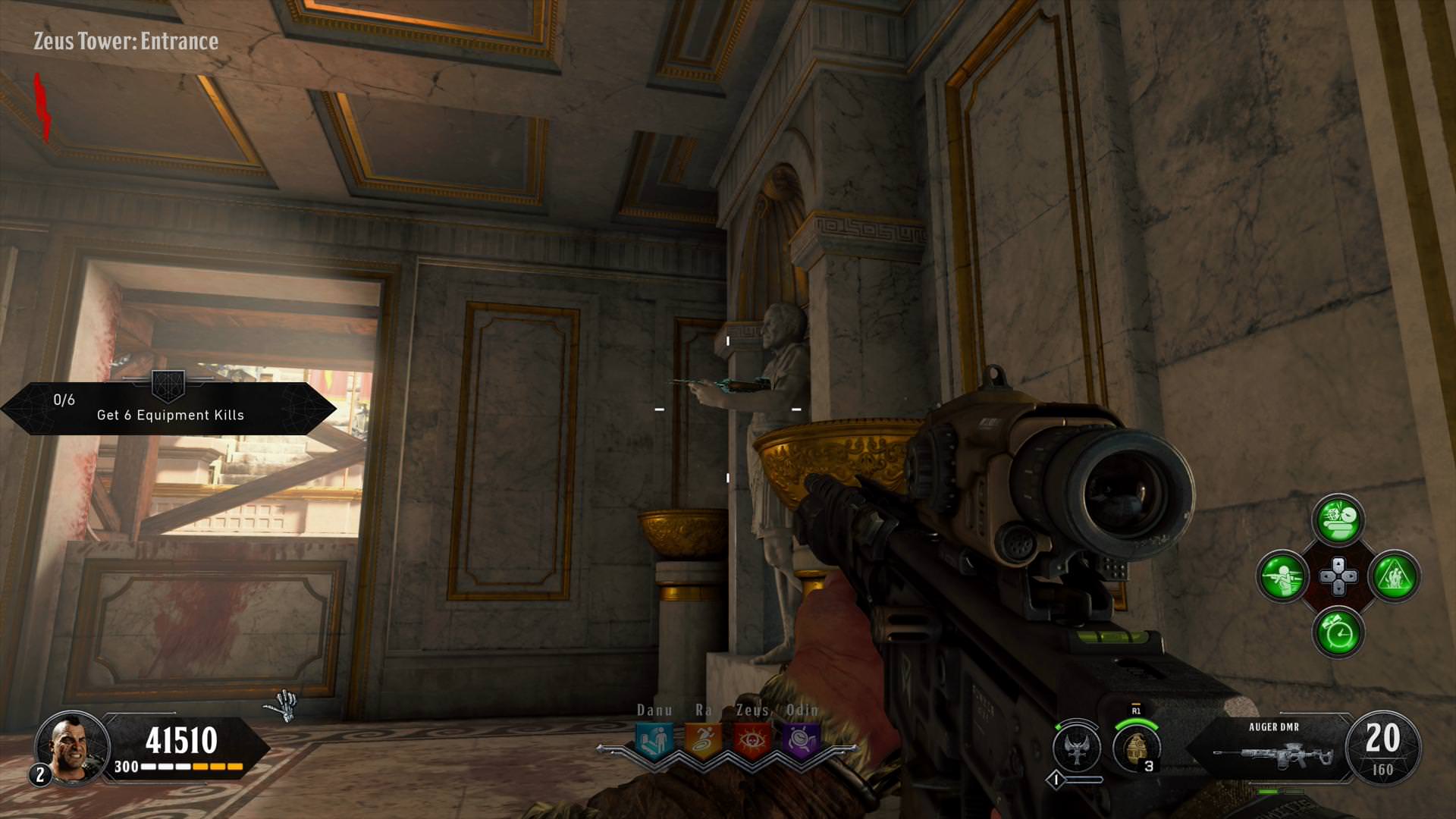Open the Get 6 Equipment Kills challenge

[x=168, y=408]
